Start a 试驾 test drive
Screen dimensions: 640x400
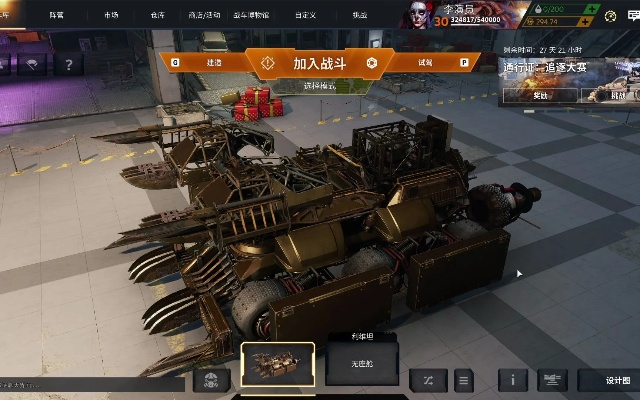pos(425,62)
